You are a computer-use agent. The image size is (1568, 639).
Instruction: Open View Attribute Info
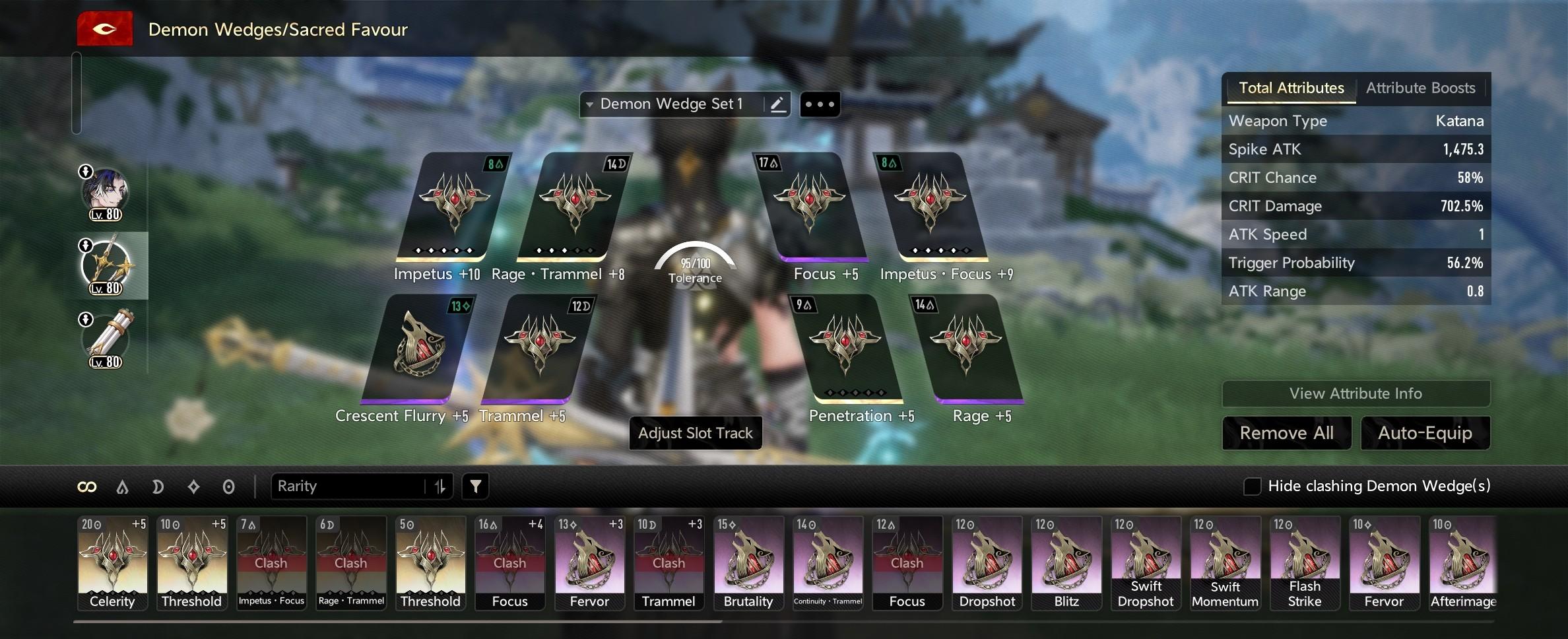coord(1356,393)
